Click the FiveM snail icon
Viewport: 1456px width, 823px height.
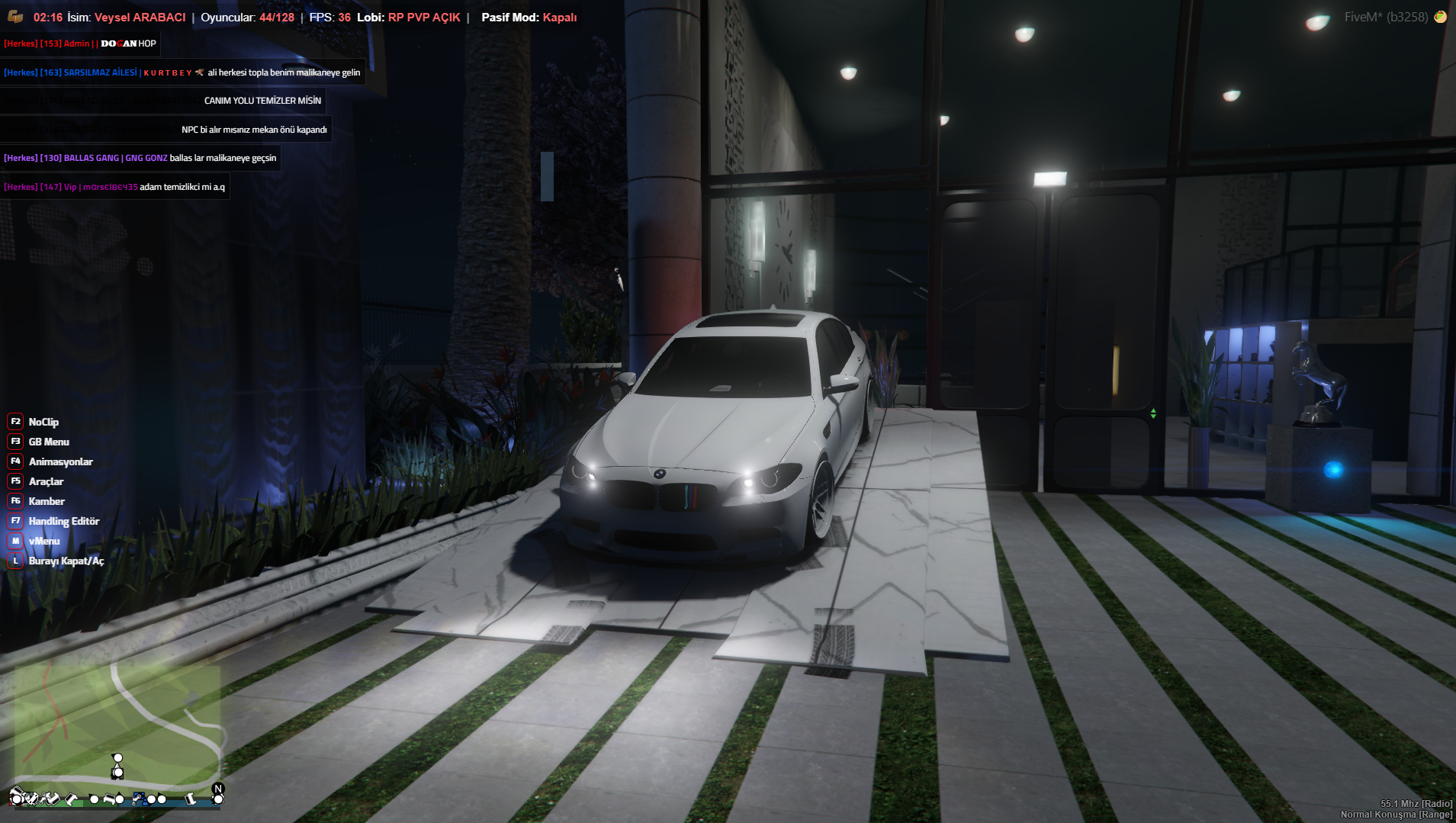[1440, 17]
